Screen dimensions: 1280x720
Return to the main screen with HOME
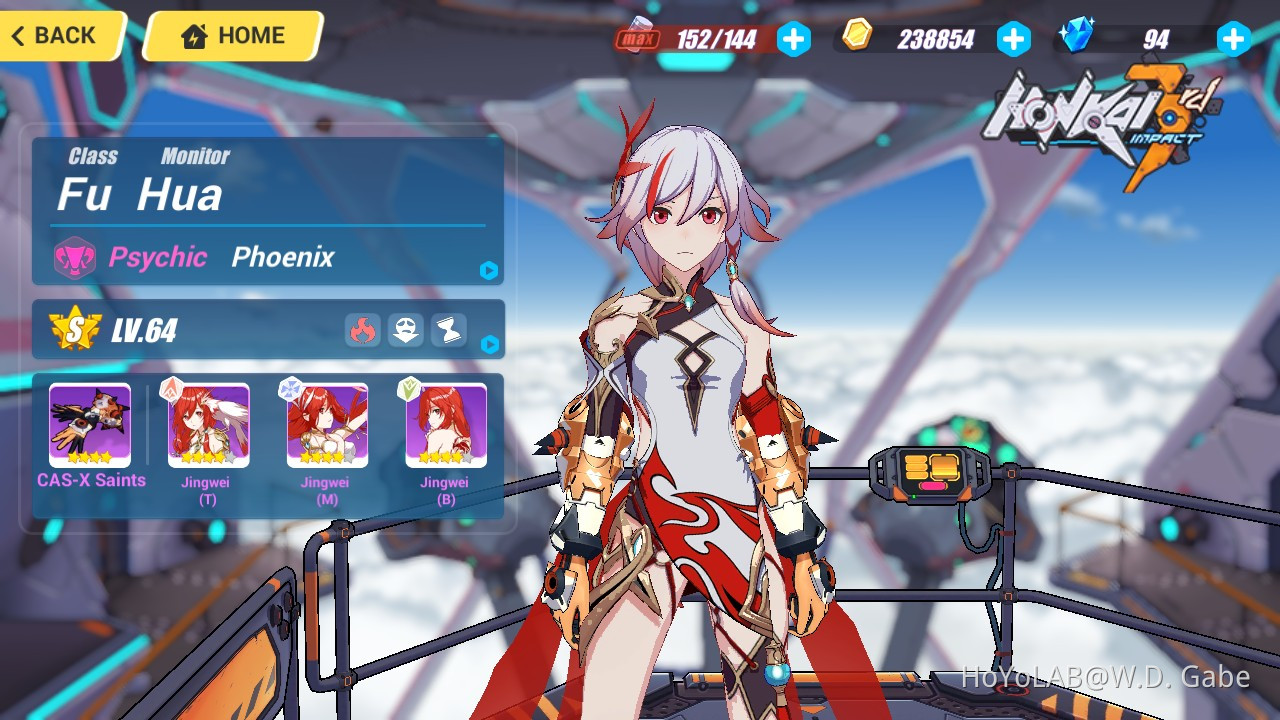(232, 36)
